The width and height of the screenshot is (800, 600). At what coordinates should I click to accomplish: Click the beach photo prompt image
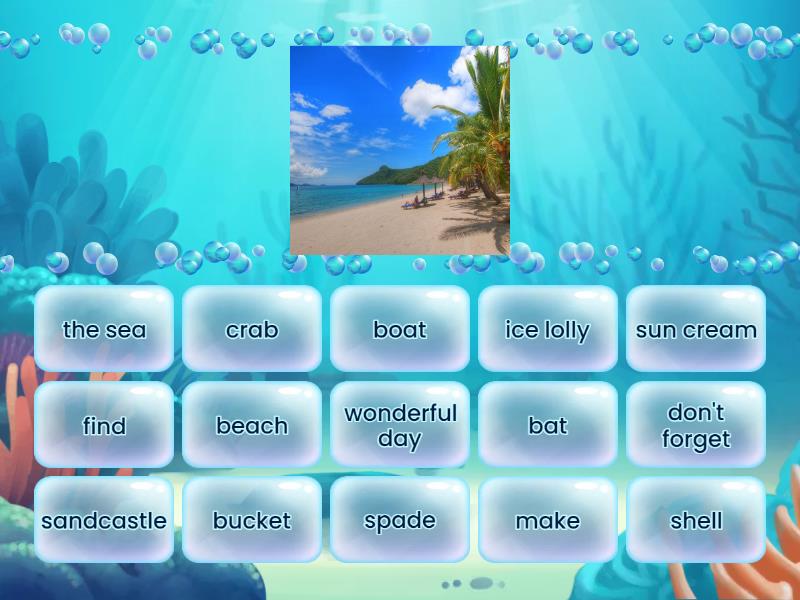point(400,150)
